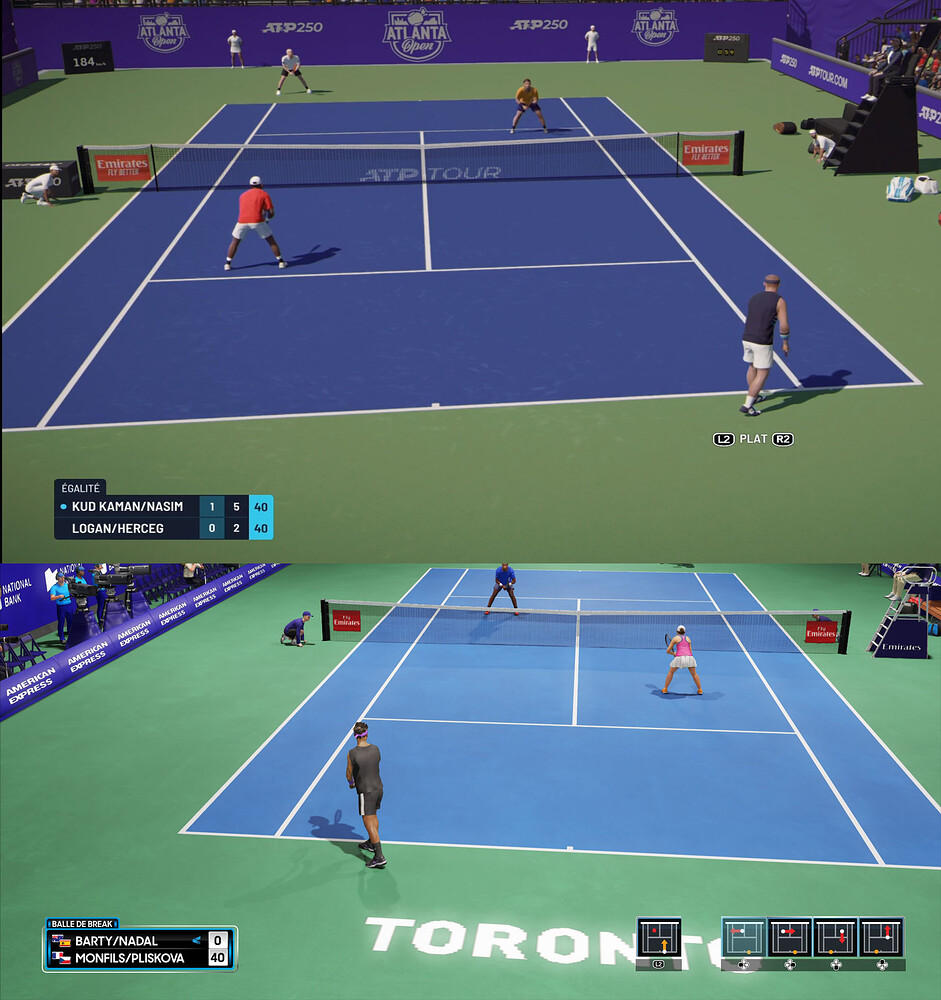This screenshot has height=1000, width=941.
Task: Activate the partner move-to-net tactic icon
Action: (881, 938)
